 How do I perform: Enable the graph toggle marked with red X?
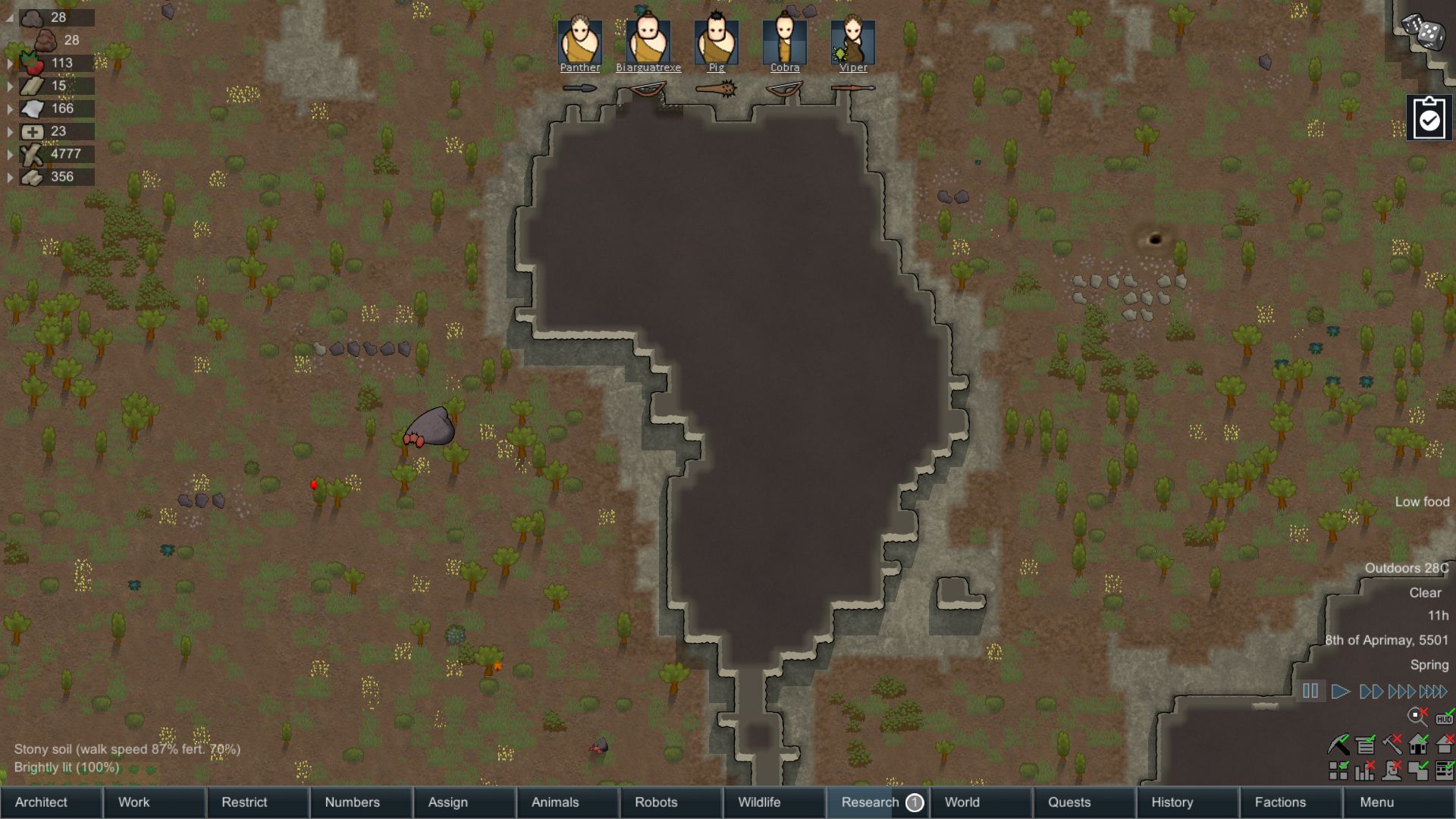1366,772
